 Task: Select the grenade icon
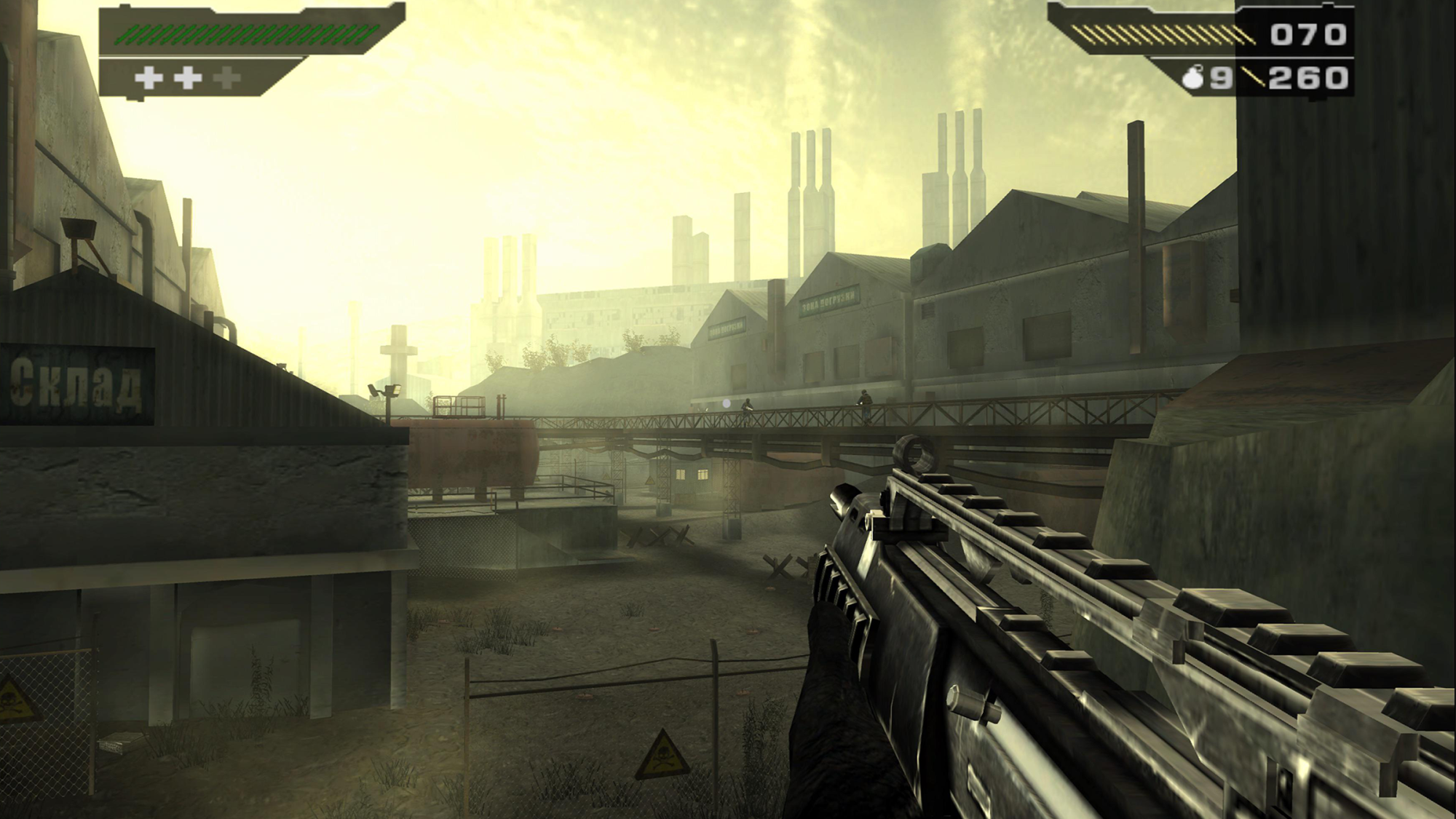[x=1192, y=78]
